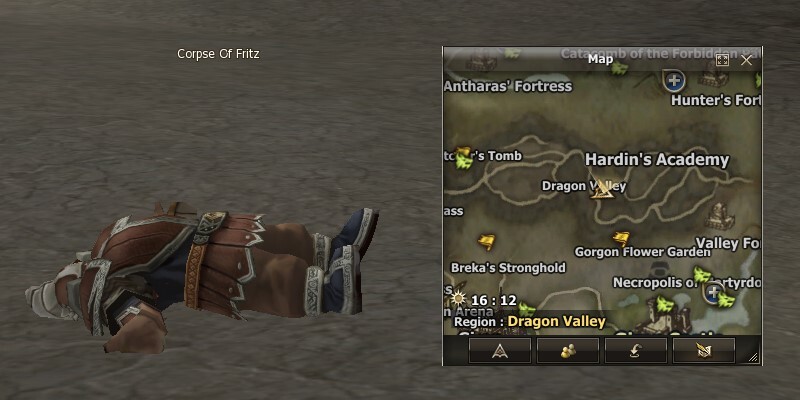The height and width of the screenshot is (400, 800).
Task: Click the curved arrow button on map toolbar
Action: [635, 349]
